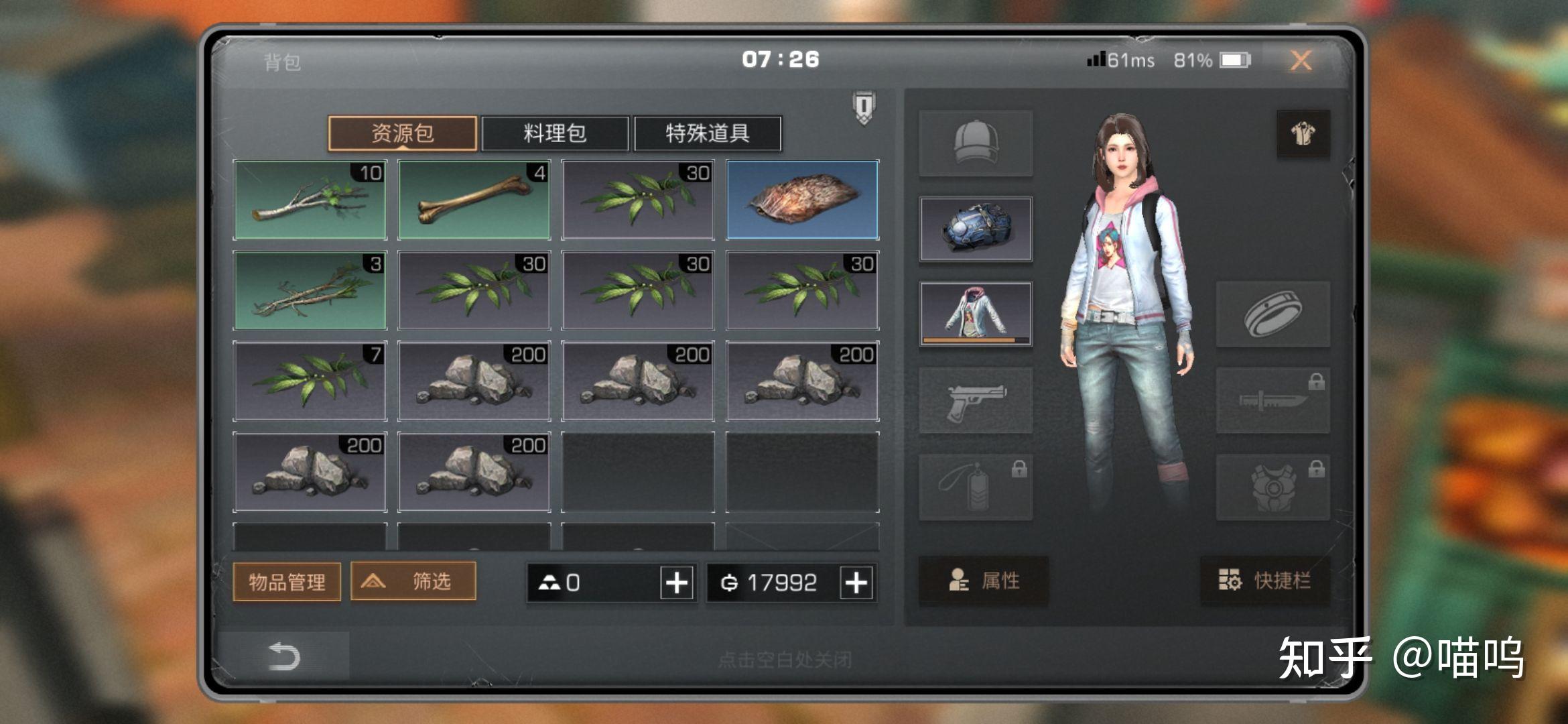This screenshot has width=1568, height=724.
Task: Choose the animal hide item slot
Action: (x=802, y=200)
